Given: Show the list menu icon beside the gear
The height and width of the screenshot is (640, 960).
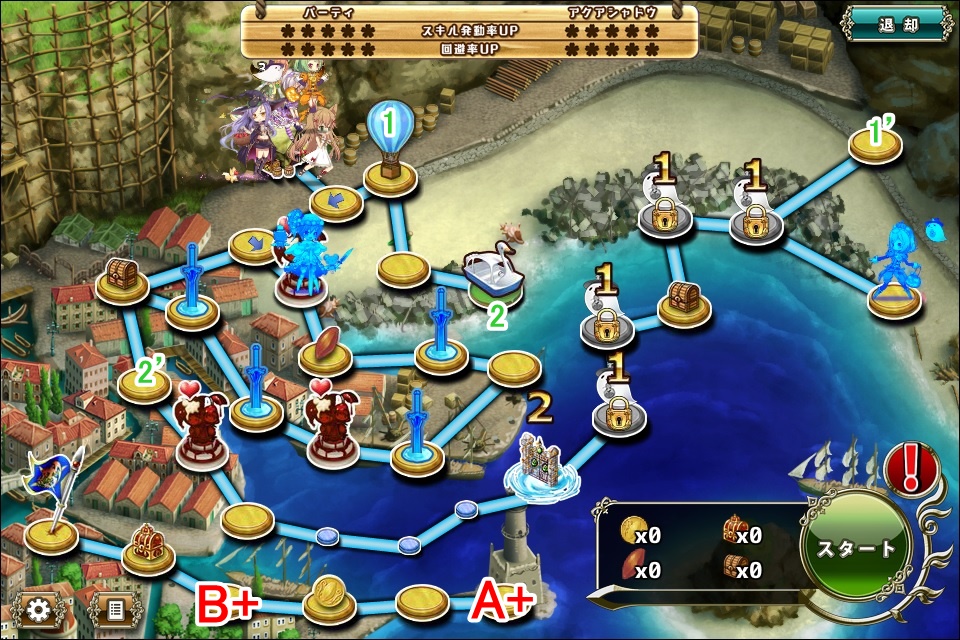Looking at the screenshot, I should click(114, 608).
